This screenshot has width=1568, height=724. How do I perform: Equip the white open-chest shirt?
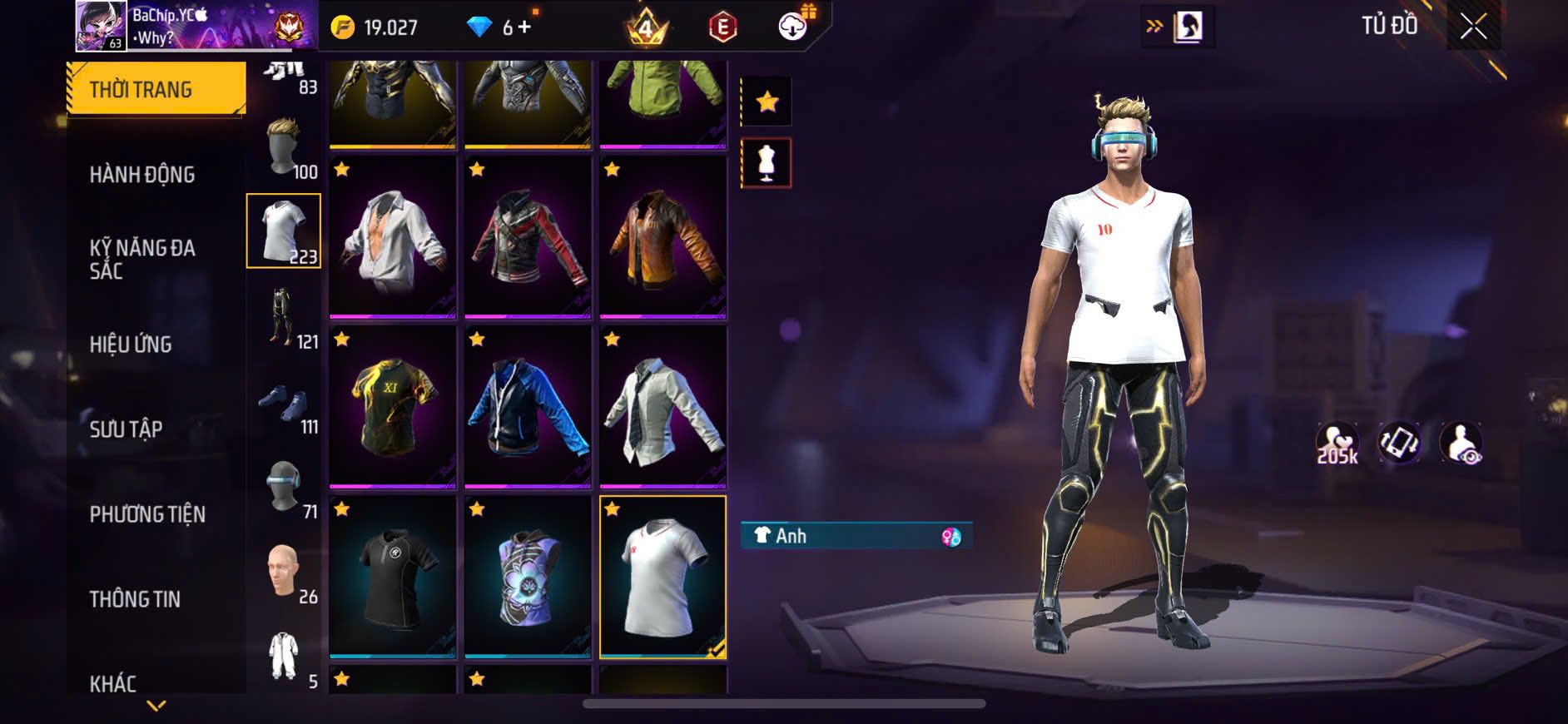(x=392, y=237)
